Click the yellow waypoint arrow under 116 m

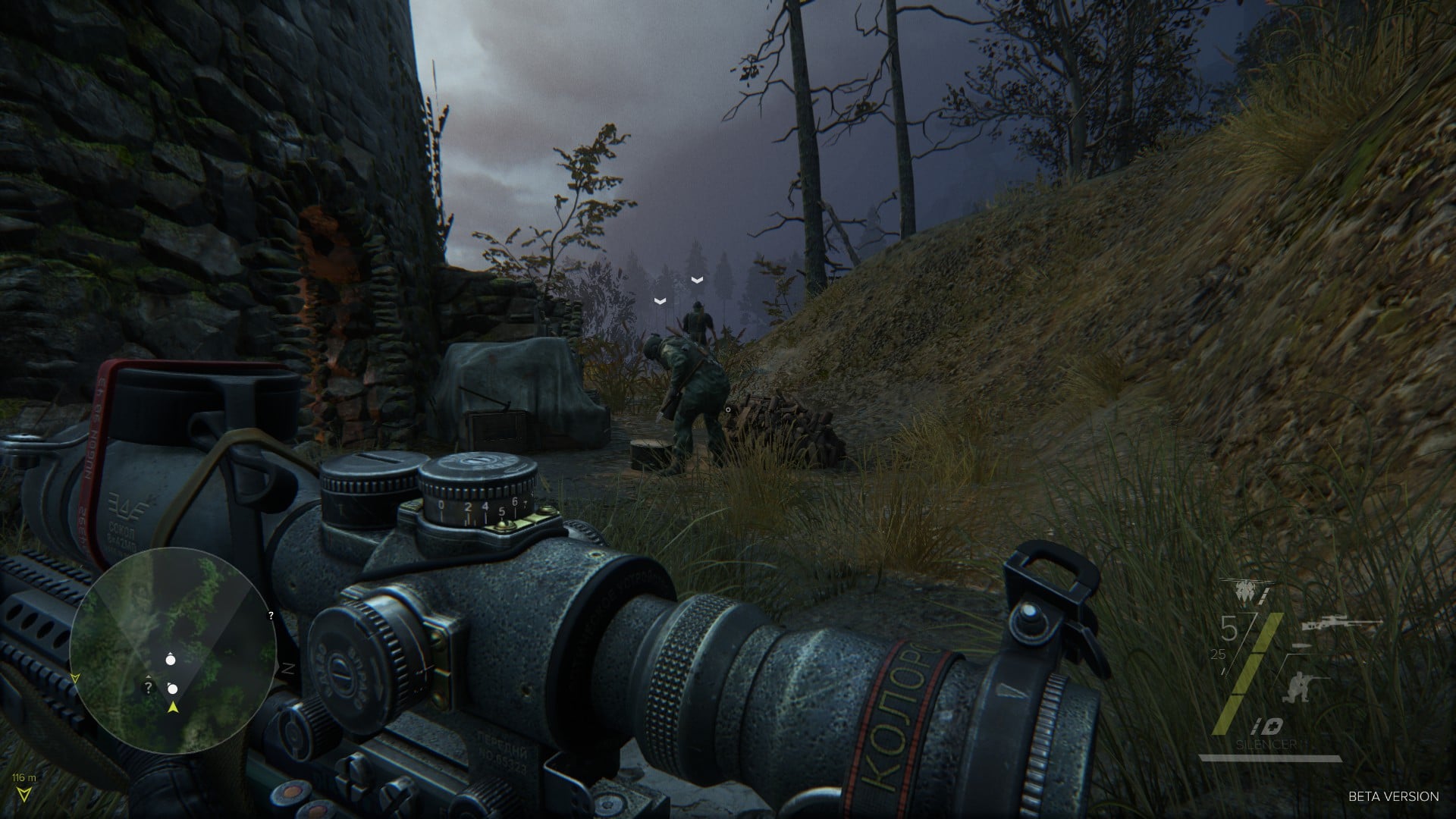coord(28,792)
